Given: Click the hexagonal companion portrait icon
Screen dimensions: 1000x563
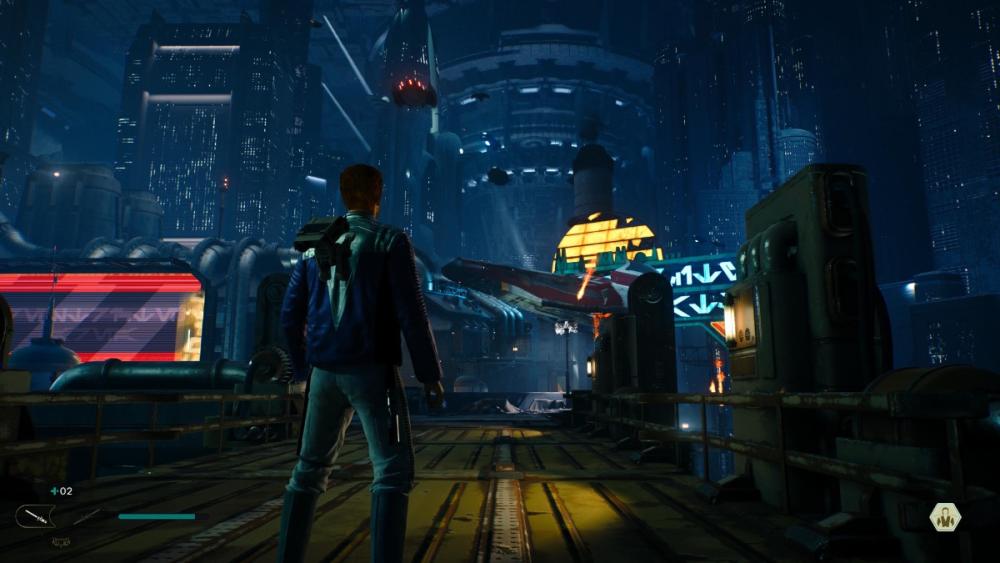Looking at the screenshot, I should 944,516.
